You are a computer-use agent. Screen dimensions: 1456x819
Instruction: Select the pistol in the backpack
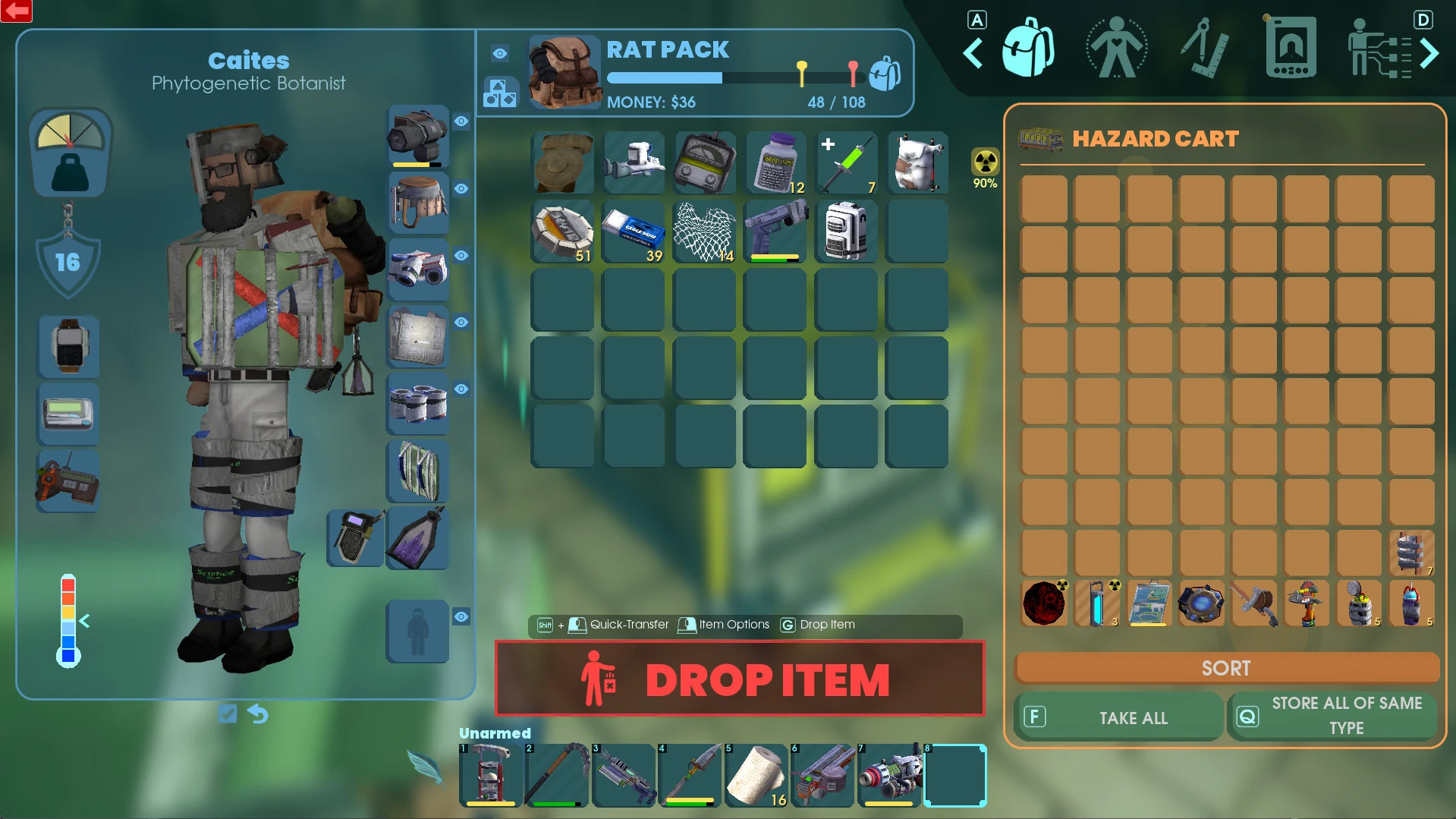tap(775, 231)
